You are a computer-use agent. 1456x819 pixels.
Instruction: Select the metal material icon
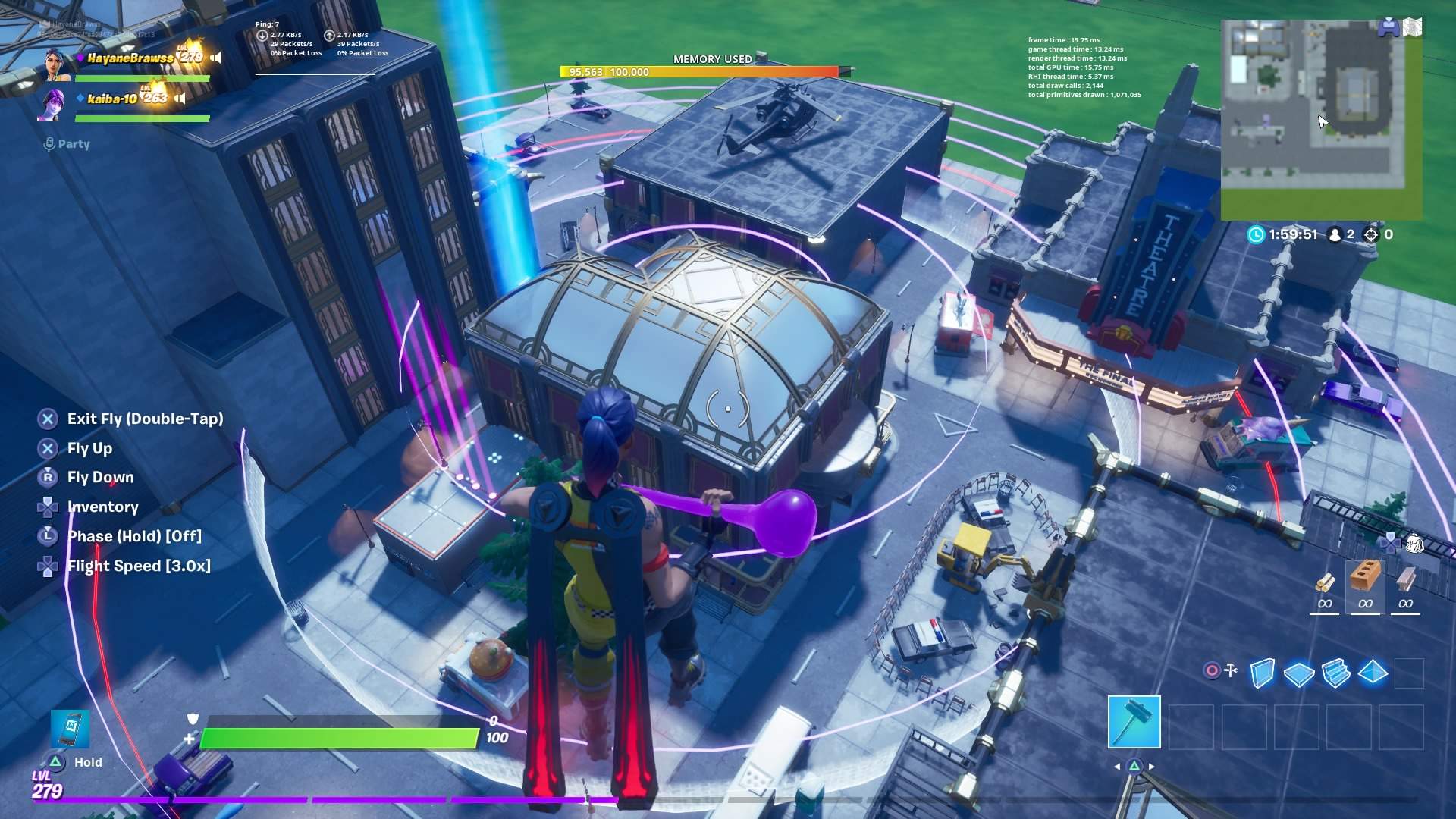1406,582
